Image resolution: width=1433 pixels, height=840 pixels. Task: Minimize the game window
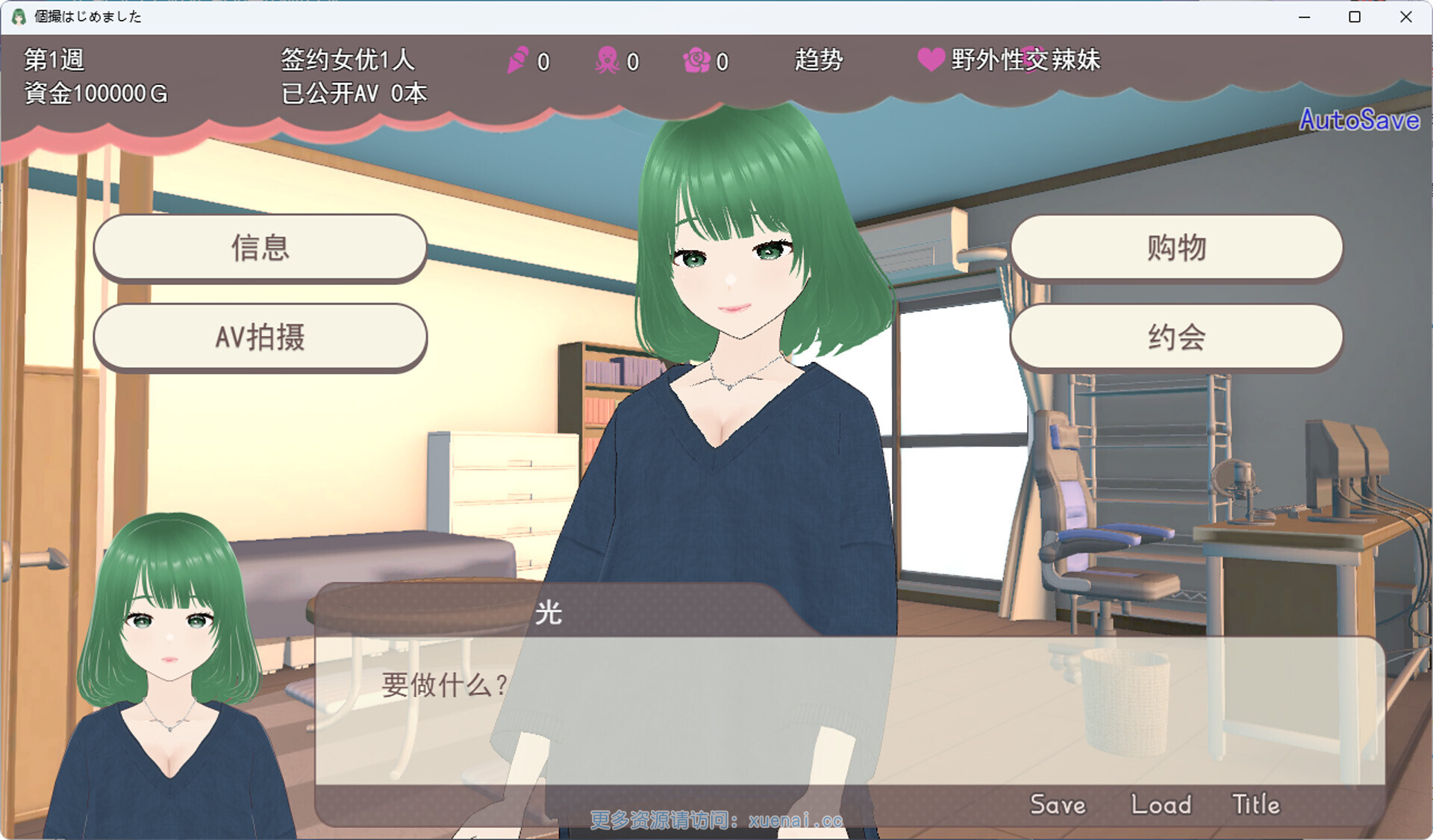coord(1305,16)
